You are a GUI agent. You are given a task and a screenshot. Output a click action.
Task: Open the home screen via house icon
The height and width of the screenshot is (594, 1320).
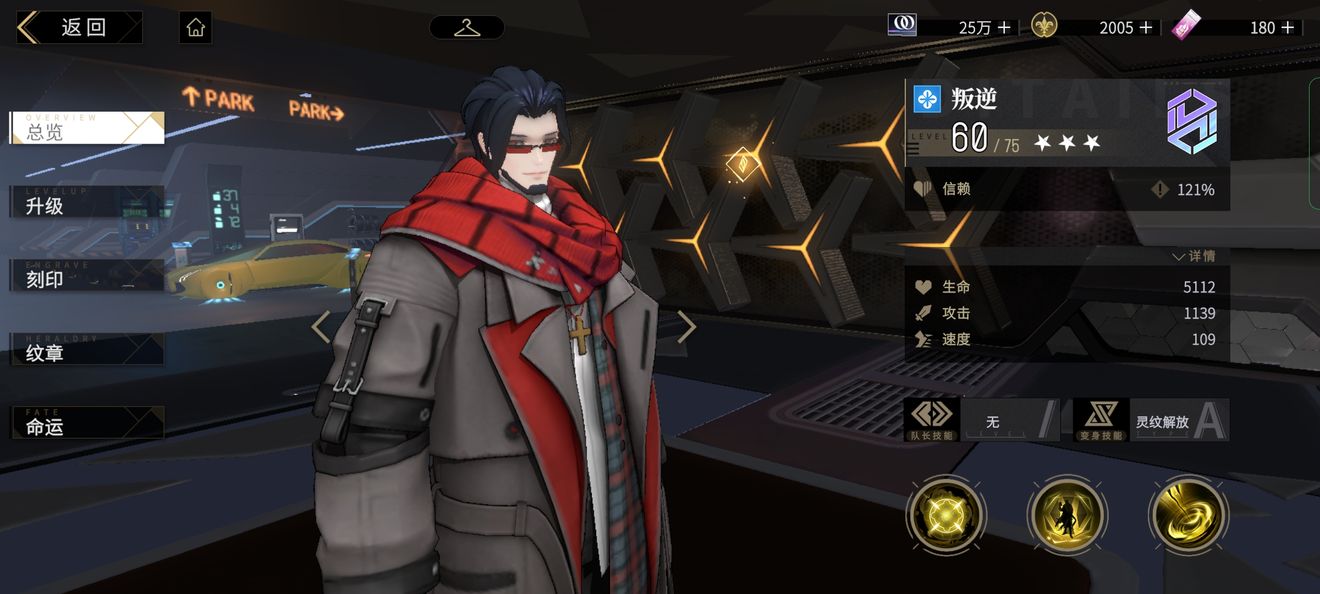[x=196, y=27]
